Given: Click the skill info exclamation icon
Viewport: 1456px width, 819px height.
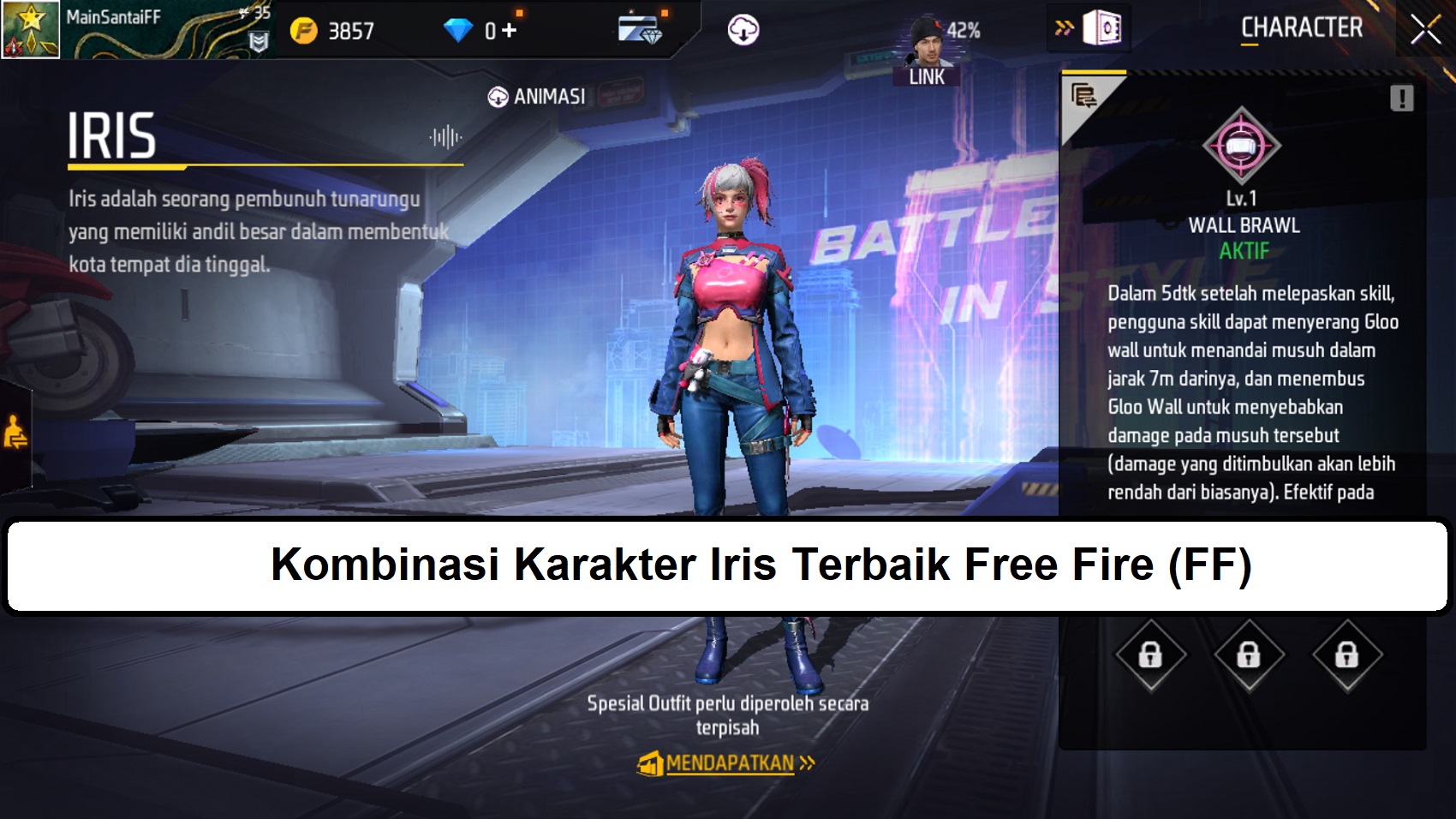Looking at the screenshot, I should click(1401, 97).
